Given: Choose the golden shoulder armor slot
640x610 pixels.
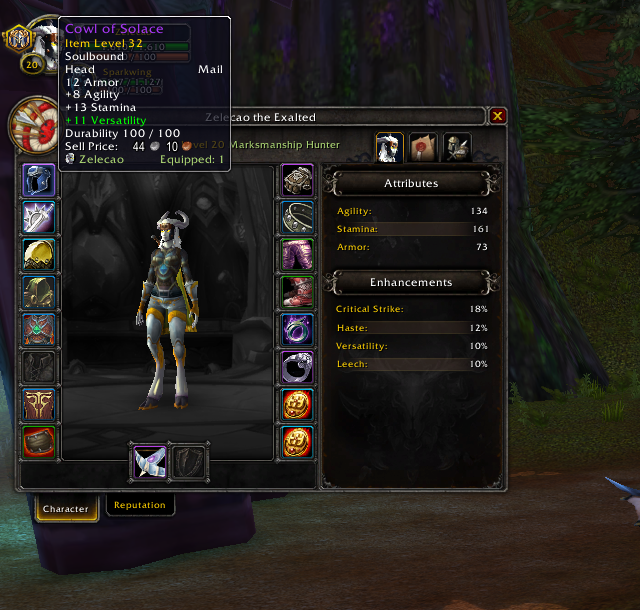Looking at the screenshot, I should tap(38, 255).
